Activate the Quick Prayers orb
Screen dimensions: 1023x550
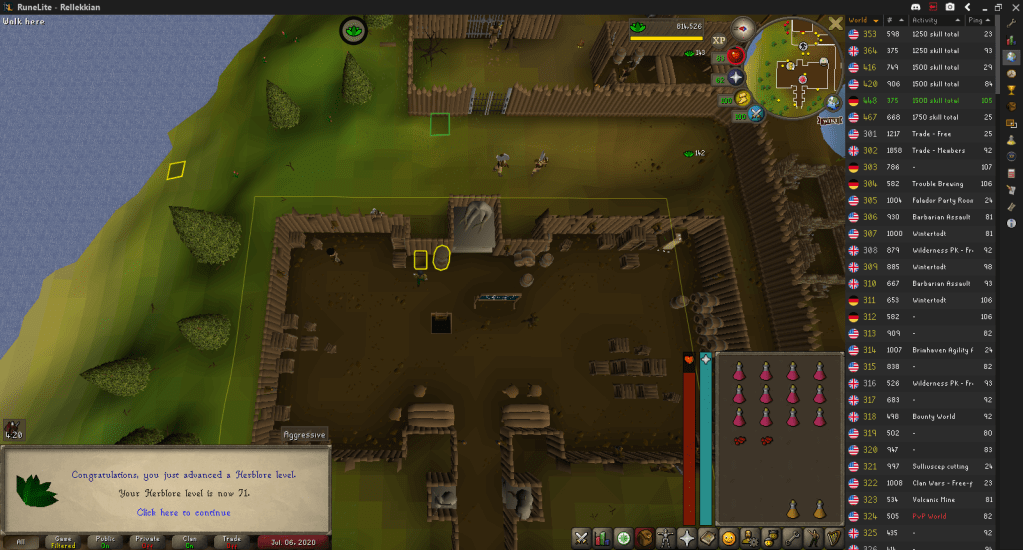[x=737, y=77]
